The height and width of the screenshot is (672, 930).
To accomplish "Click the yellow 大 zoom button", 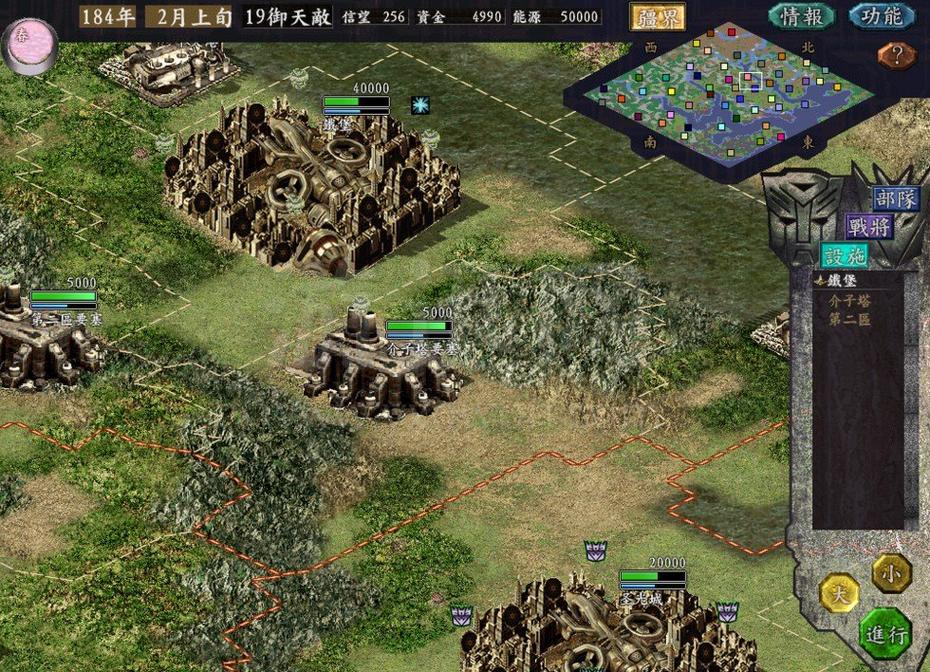I will tap(839, 594).
